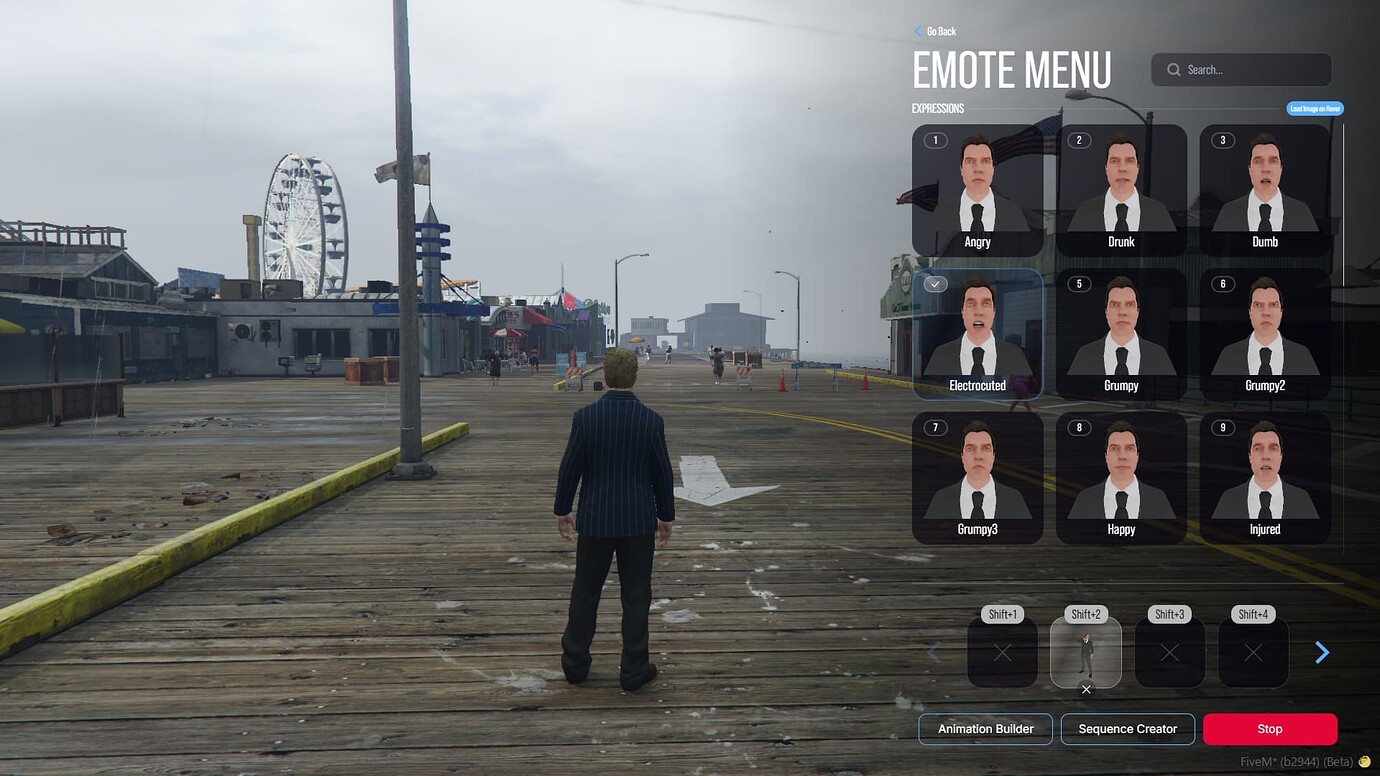Show previous hotbar page via left chevron
This screenshot has width=1380, height=776.
pyautogui.click(x=934, y=652)
